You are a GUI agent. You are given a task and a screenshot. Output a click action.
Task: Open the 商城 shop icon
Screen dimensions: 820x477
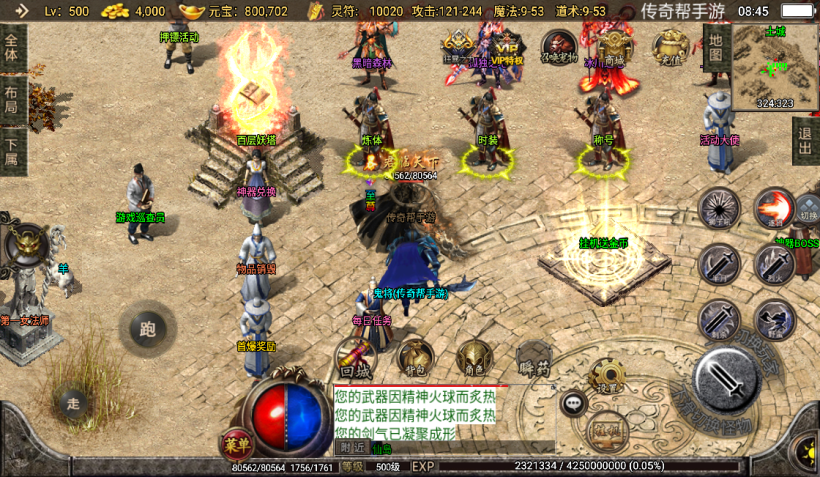pos(612,46)
